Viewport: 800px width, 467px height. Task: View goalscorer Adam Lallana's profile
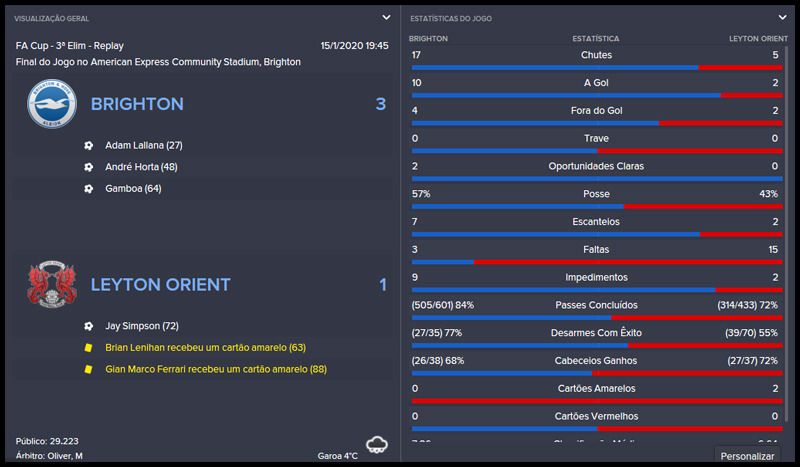[x=143, y=145]
